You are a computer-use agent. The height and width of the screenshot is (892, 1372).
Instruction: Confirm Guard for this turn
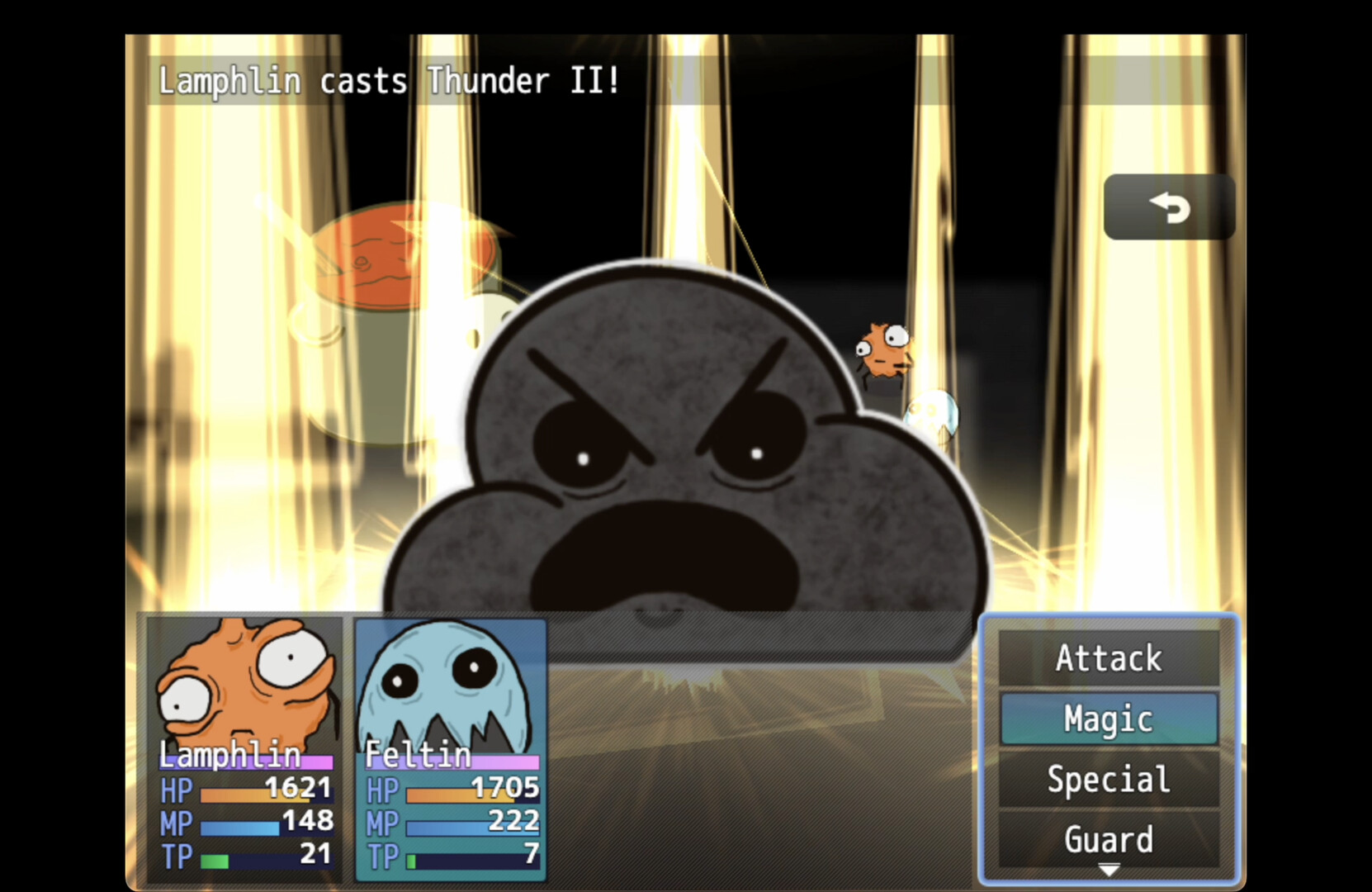point(1108,839)
